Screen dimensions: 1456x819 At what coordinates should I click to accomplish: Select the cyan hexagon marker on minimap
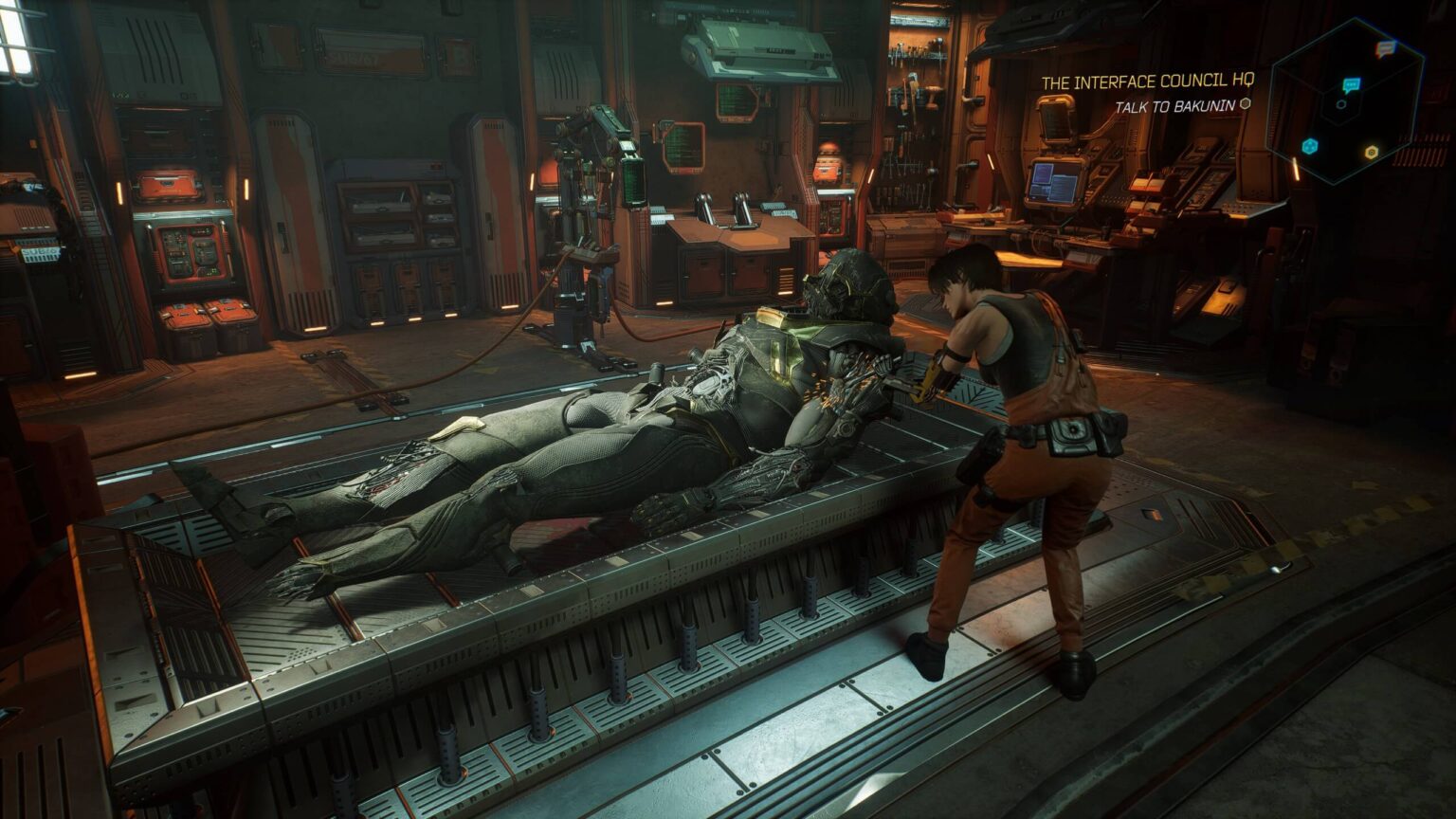click(x=1310, y=146)
